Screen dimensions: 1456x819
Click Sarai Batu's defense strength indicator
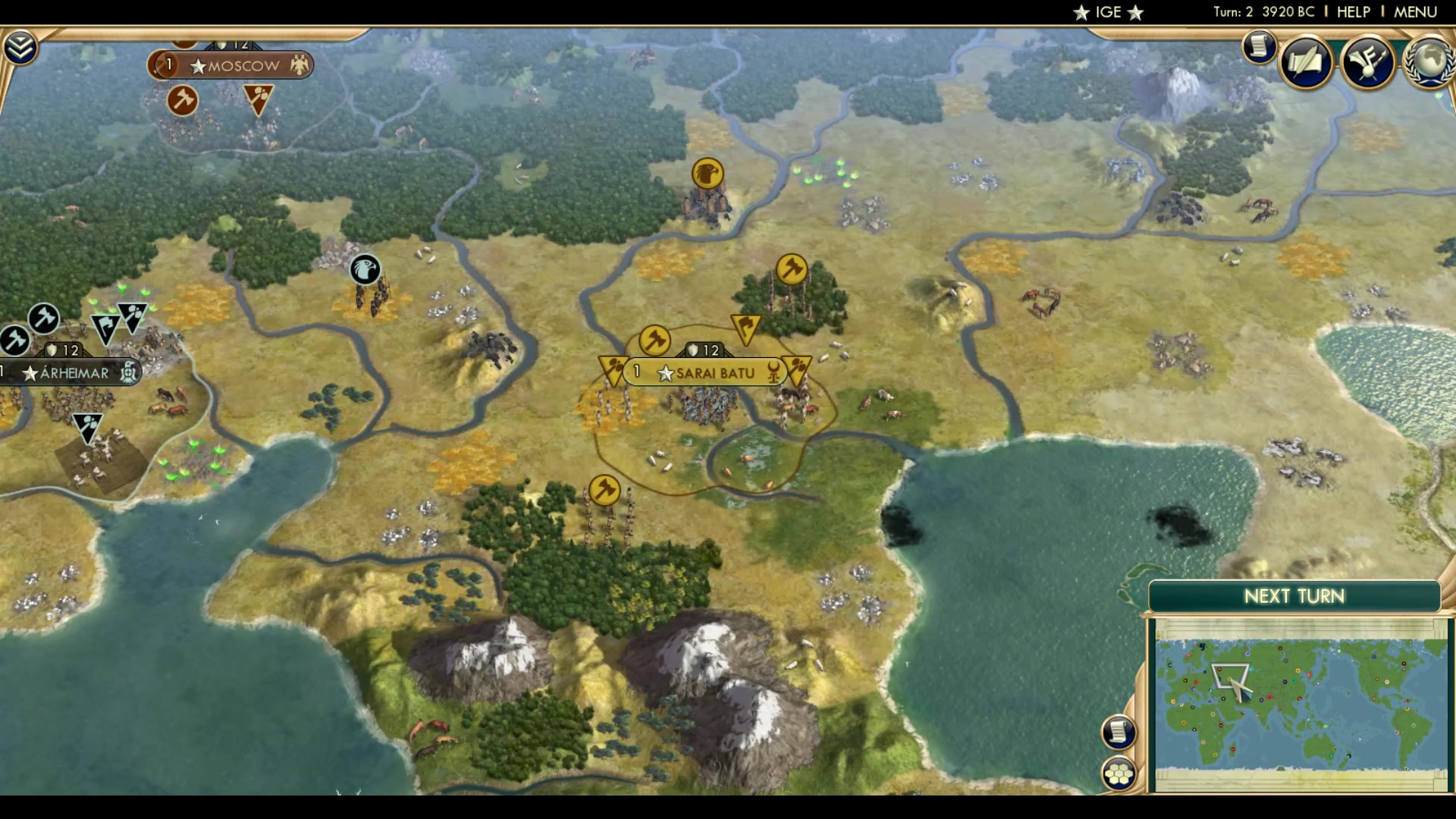(702, 350)
